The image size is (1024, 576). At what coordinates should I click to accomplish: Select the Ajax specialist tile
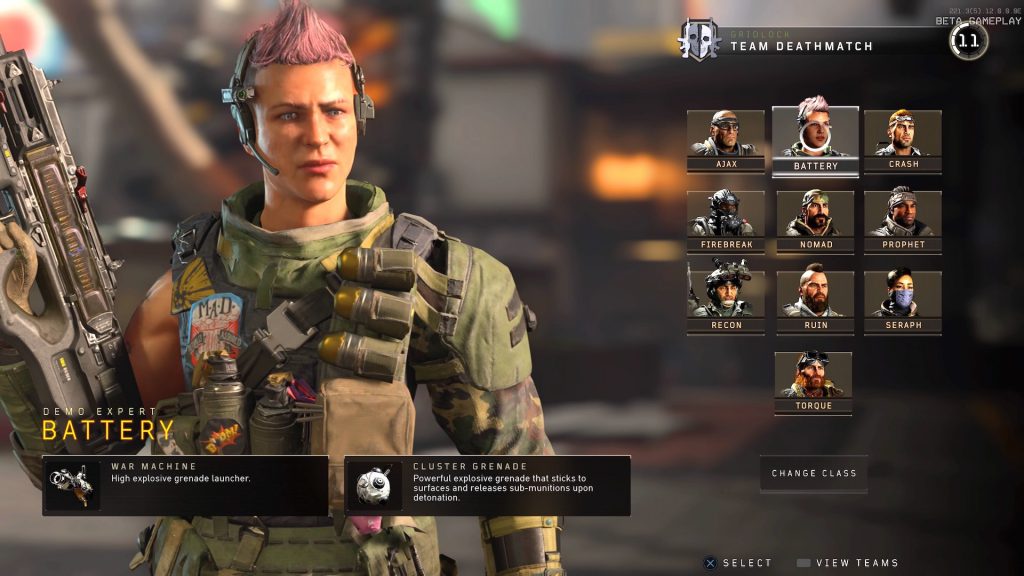pyautogui.click(x=726, y=140)
